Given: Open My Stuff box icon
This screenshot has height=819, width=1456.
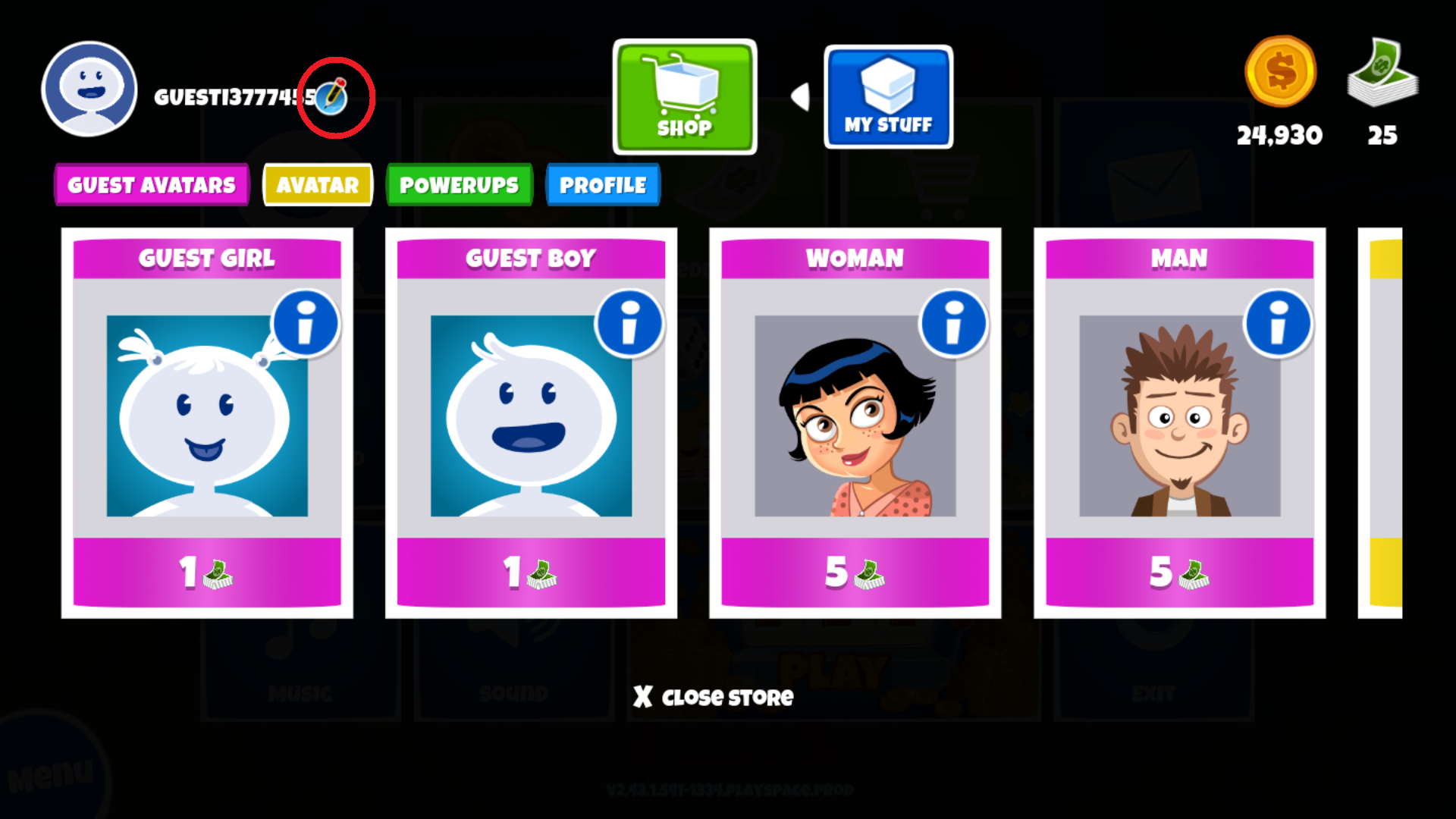Looking at the screenshot, I should tap(888, 96).
